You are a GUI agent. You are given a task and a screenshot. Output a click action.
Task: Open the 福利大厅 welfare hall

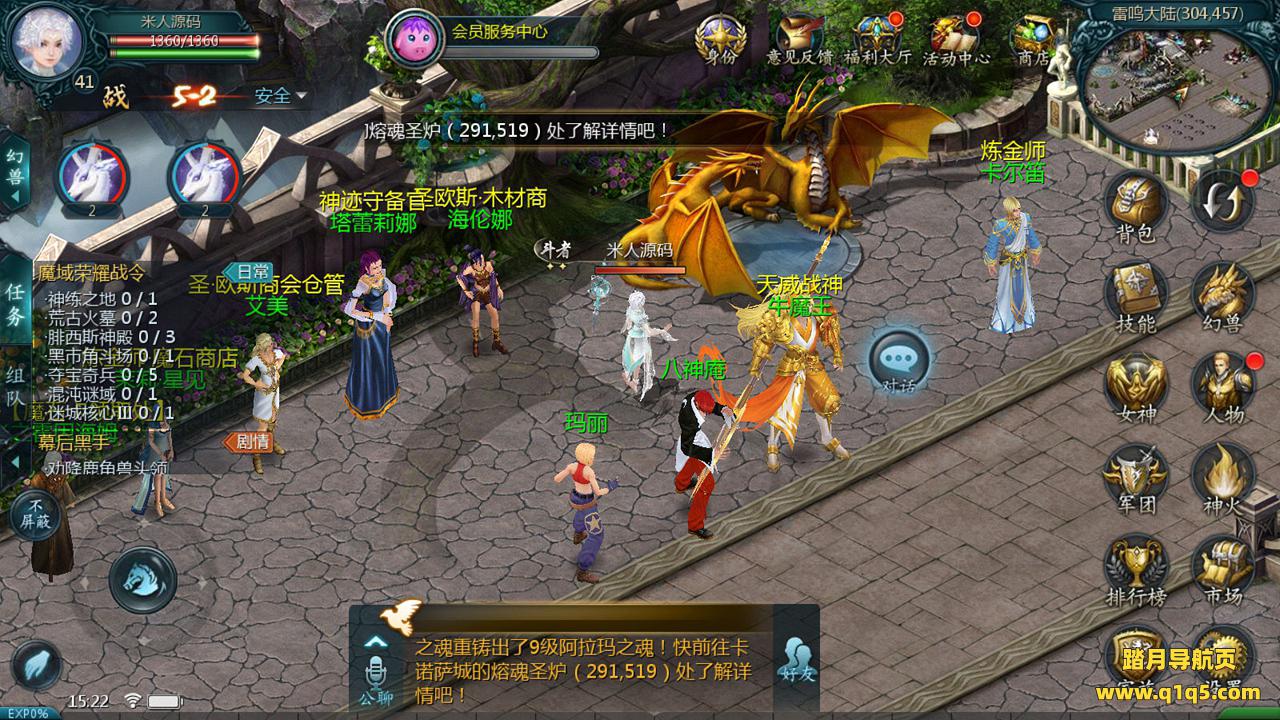click(877, 38)
